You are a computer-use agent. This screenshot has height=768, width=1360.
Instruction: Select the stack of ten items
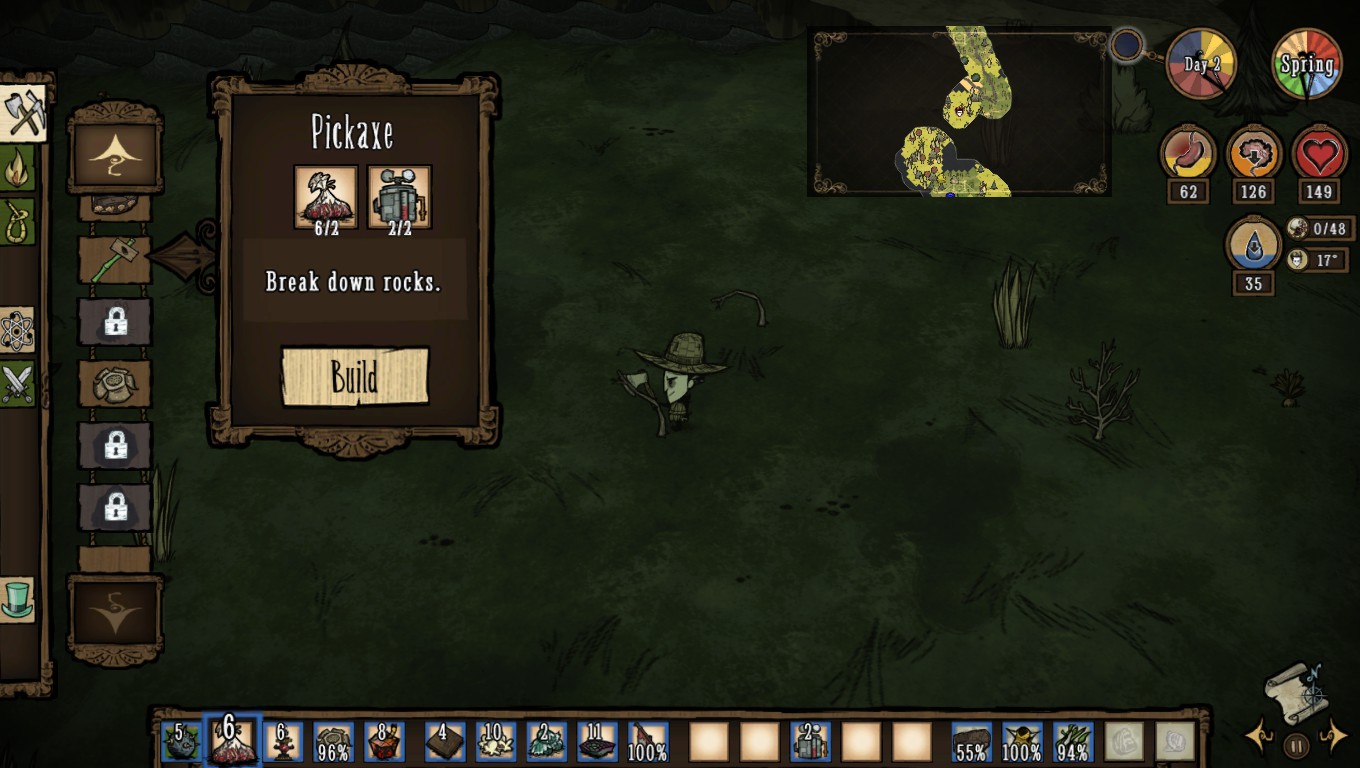(495, 742)
